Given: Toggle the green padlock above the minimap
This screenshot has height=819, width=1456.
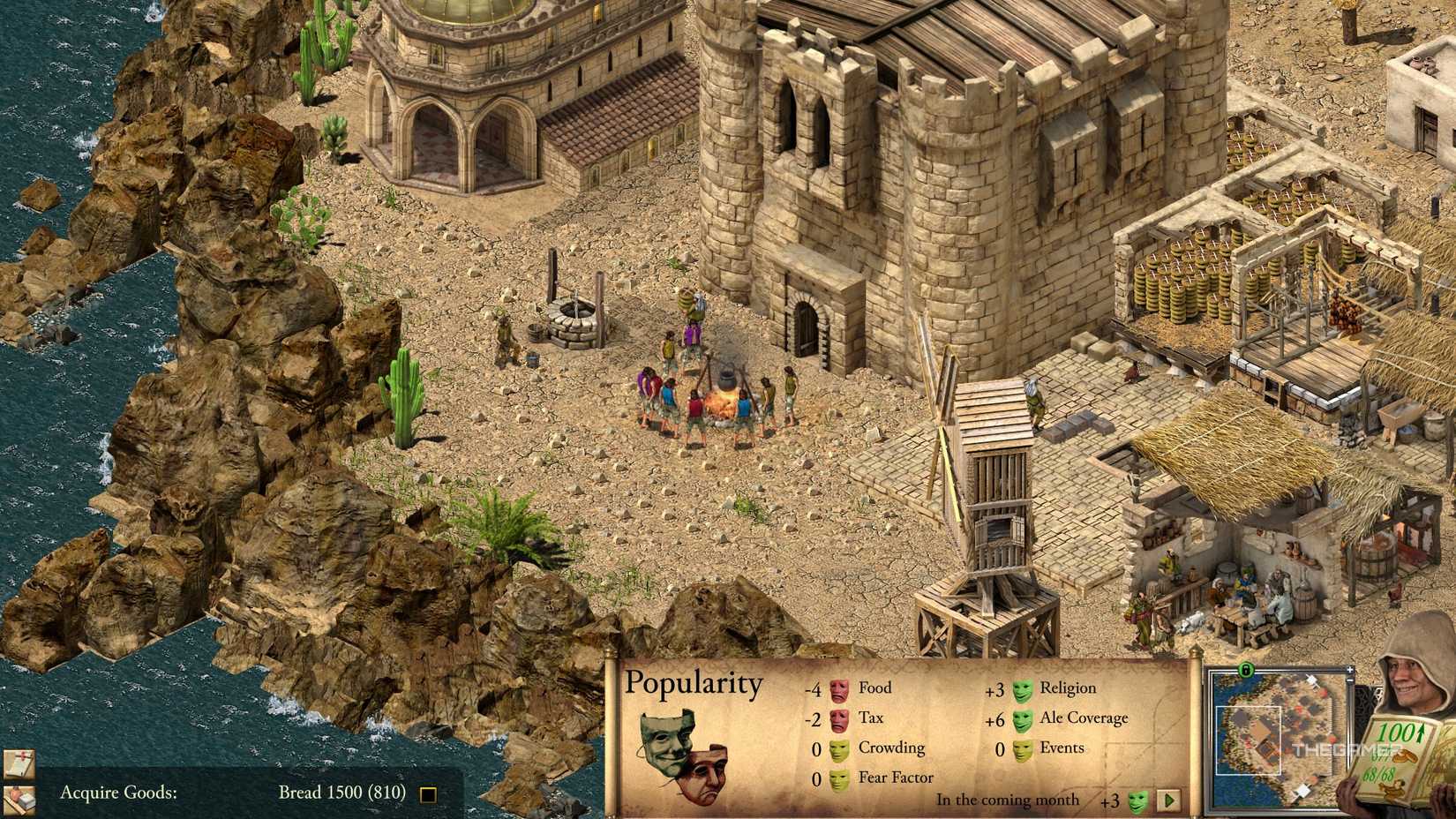Looking at the screenshot, I should (1246, 671).
